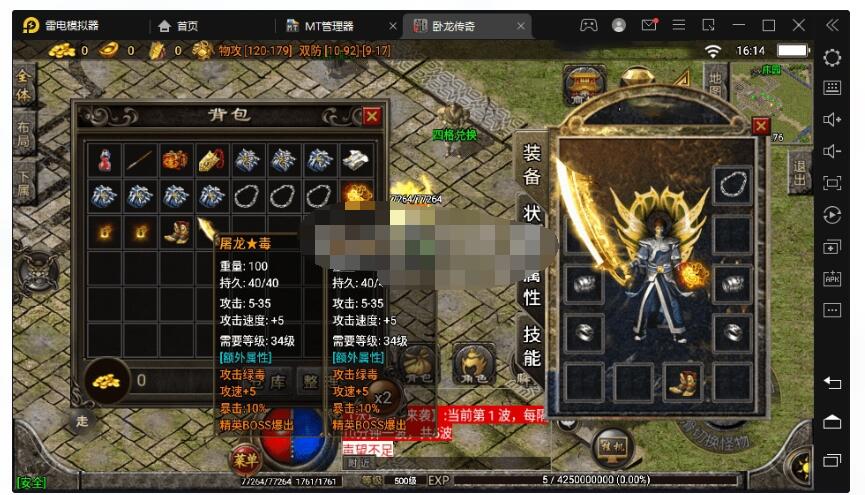This screenshot has height=495, width=865.
Task: Open the 全体 button on left sidebar
Action: (24, 87)
